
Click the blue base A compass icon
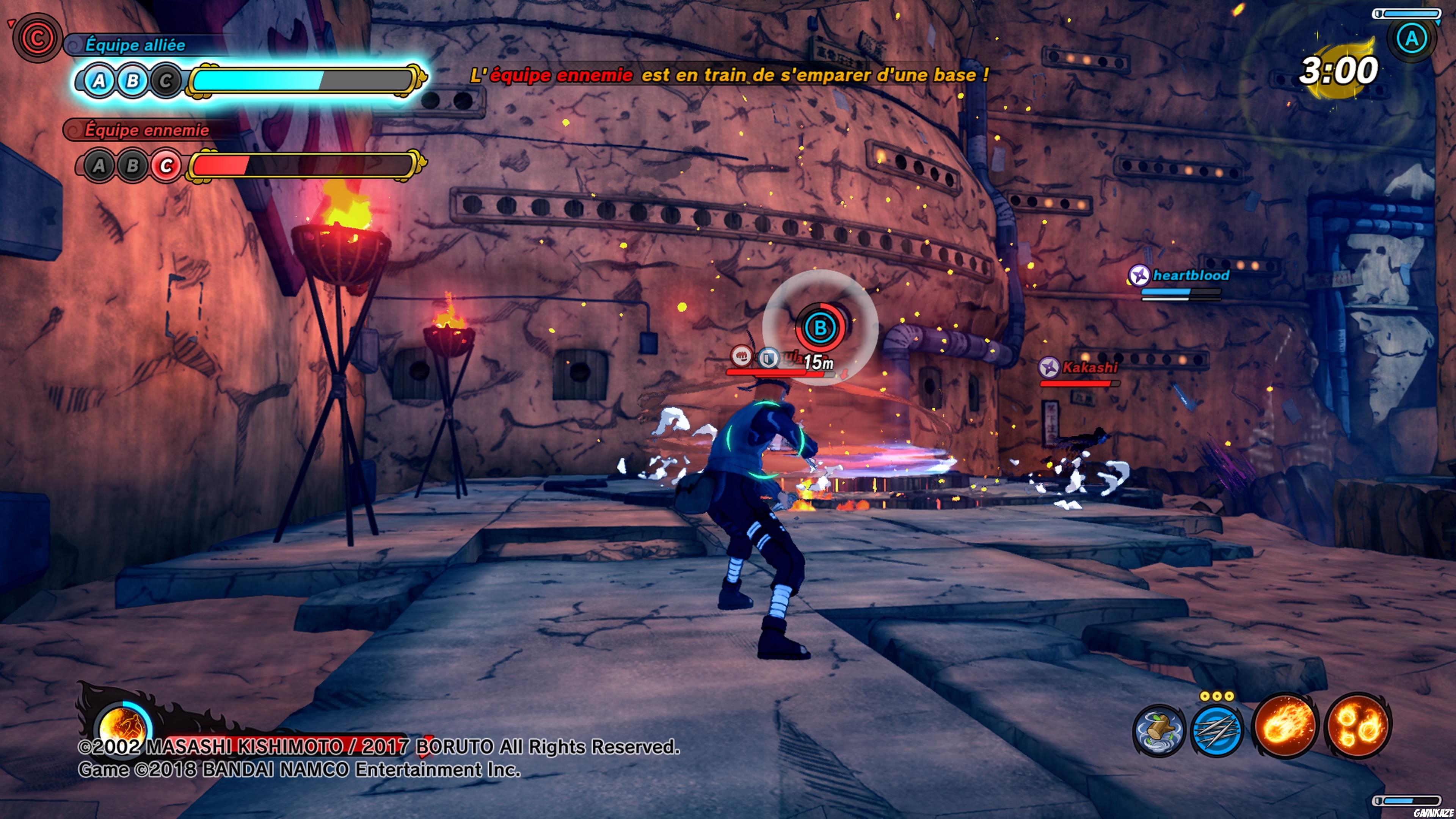click(x=1411, y=38)
